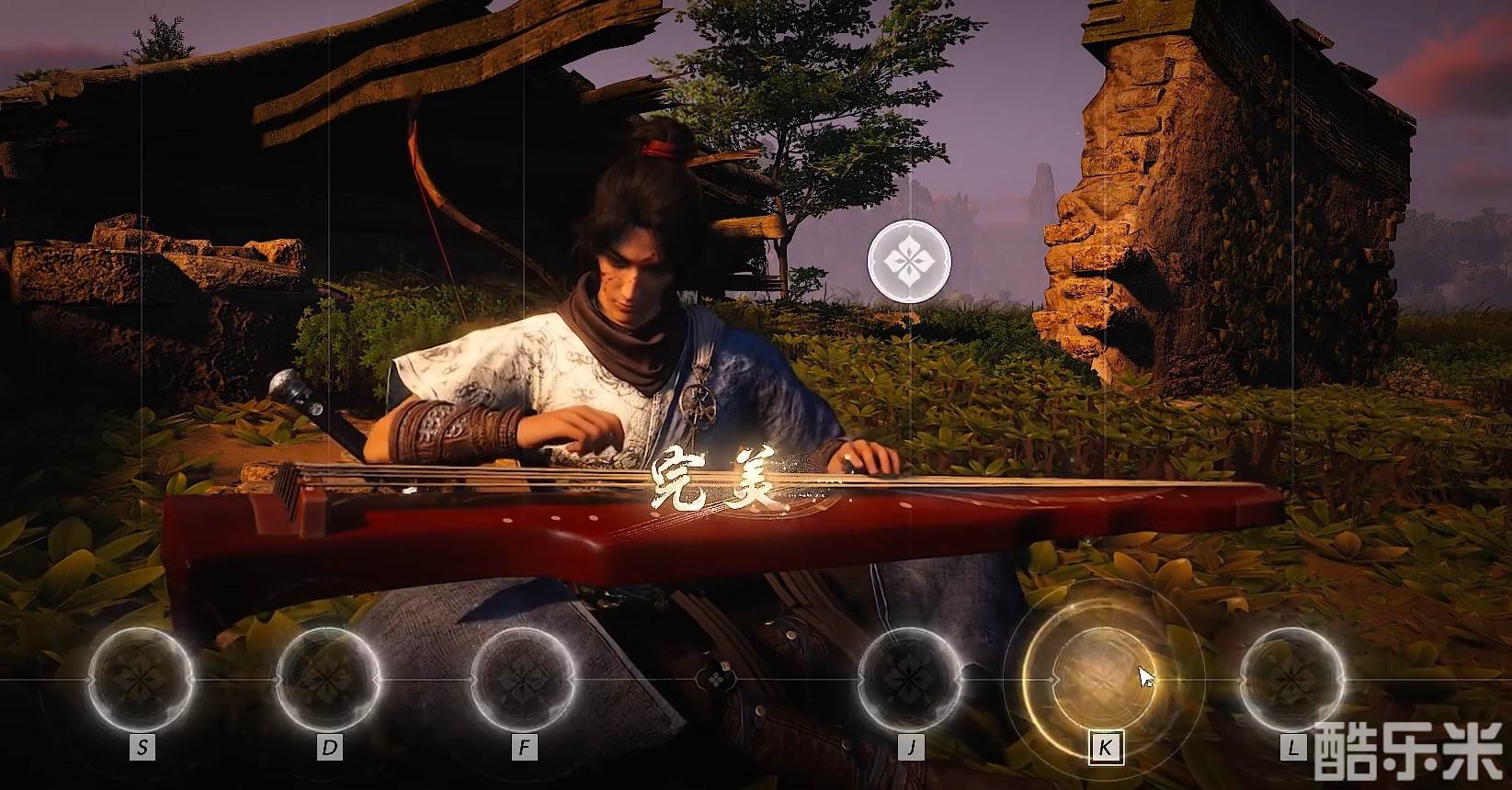Hit the note ring for lane S

tap(141, 679)
